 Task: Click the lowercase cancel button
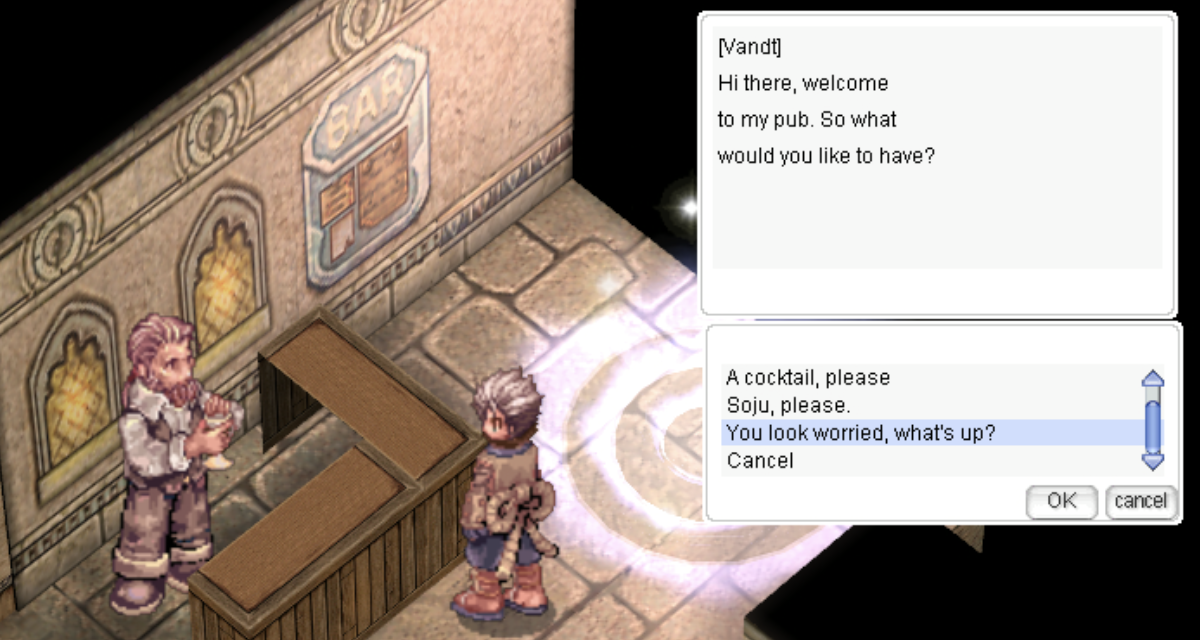click(1140, 501)
